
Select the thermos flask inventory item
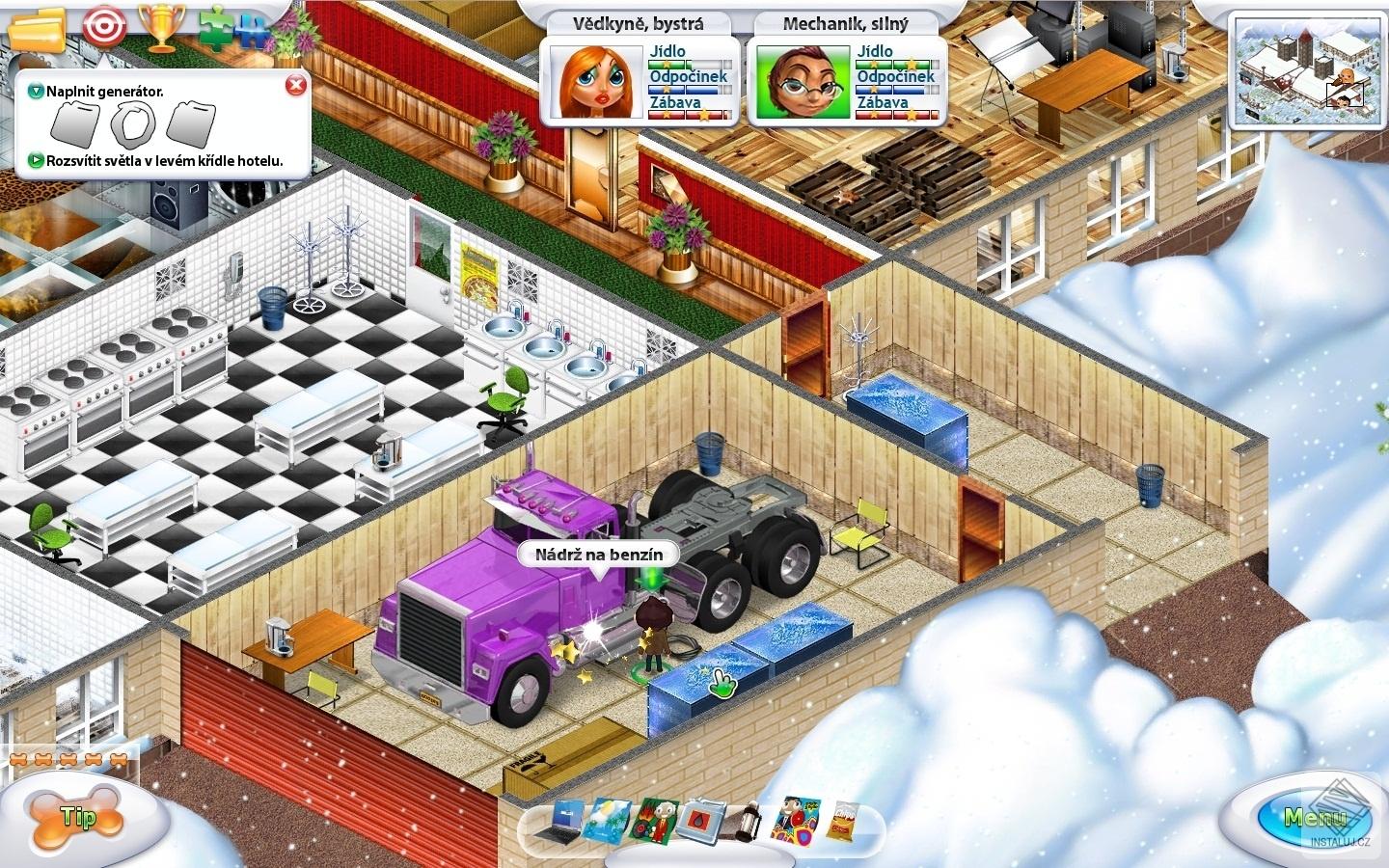(747, 823)
